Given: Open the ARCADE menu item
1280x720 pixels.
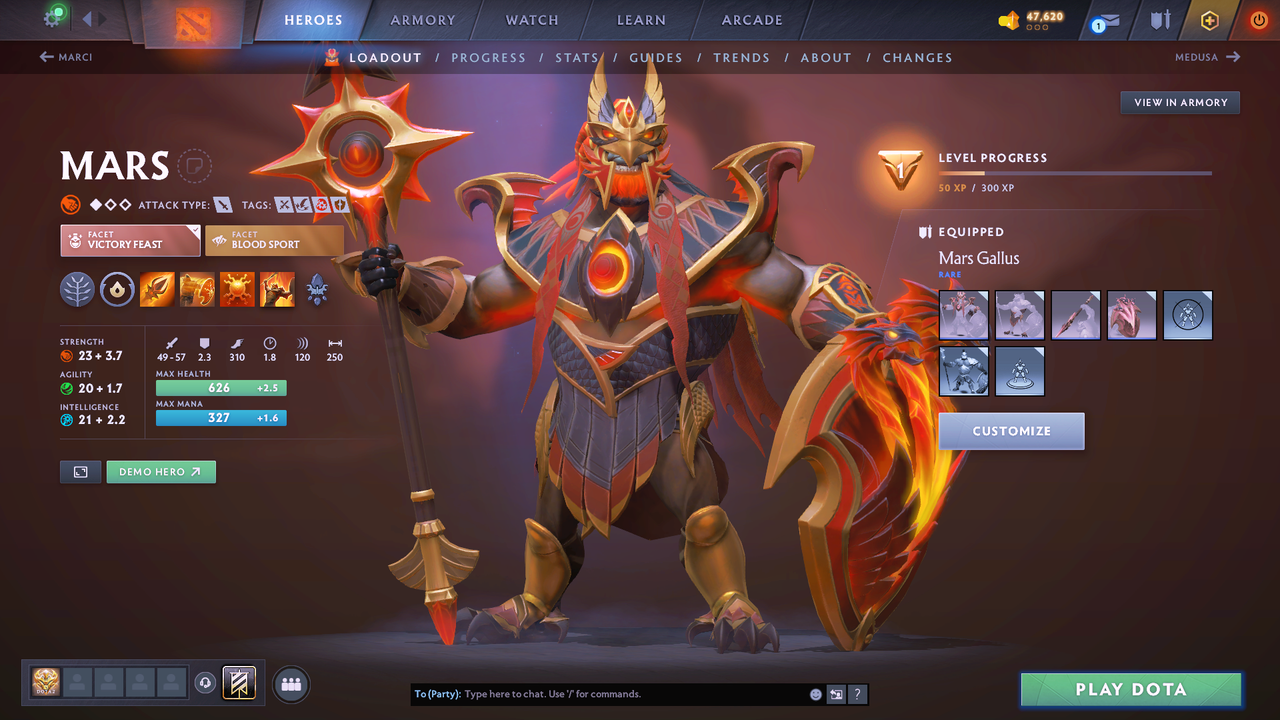Looking at the screenshot, I should point(751,20).
